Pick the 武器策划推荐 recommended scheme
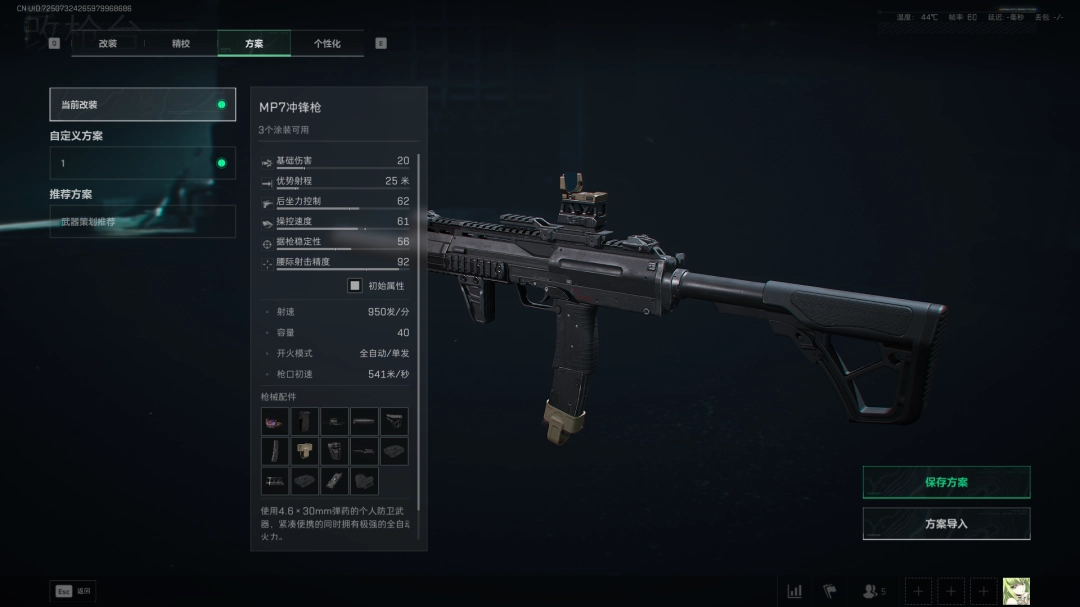Image resolution: width=1080 pixels, height=607 pixels. click(143, 222)
